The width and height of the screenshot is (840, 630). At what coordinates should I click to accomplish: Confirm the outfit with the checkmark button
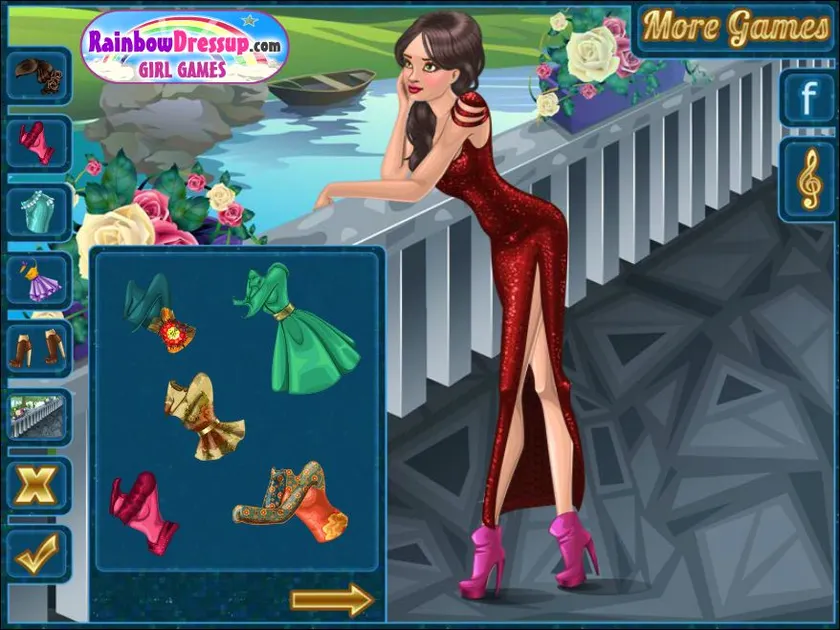coord(39,553)
